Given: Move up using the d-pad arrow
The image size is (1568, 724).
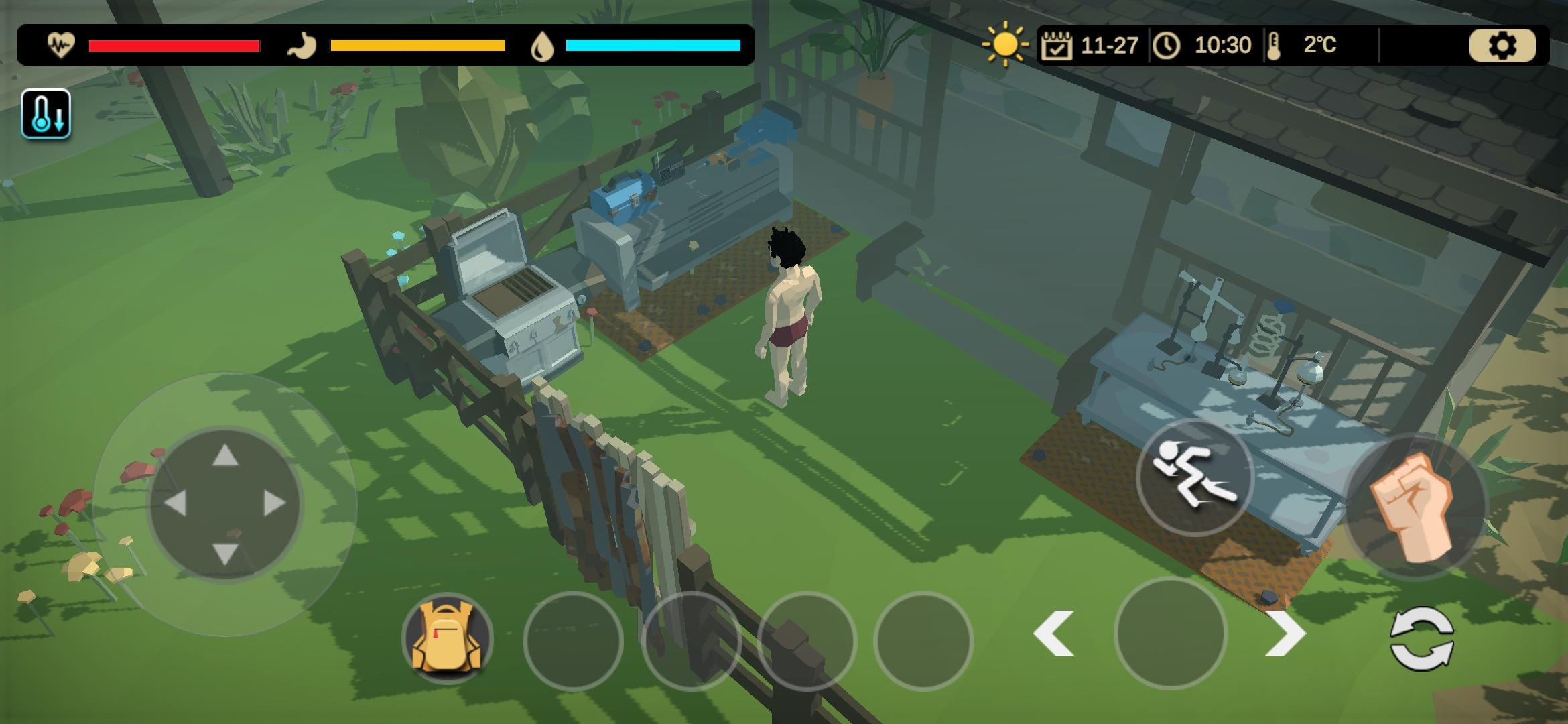Looking at the screenshot, I should click(x=225, y=456).
